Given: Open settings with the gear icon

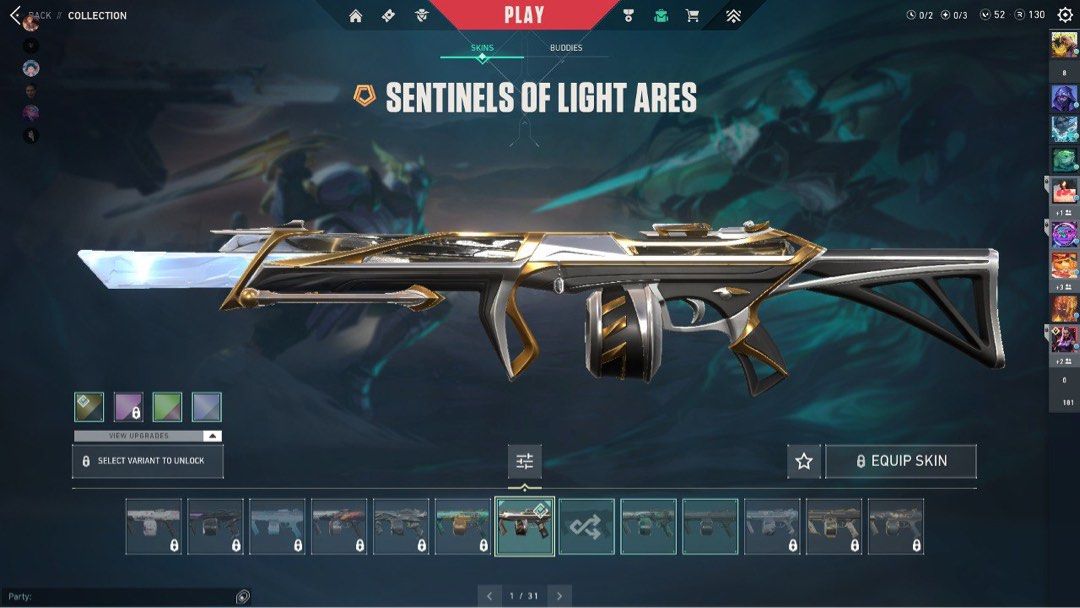Looking at the screenshot, I should pyautogui.click(x=1065, y=15).
